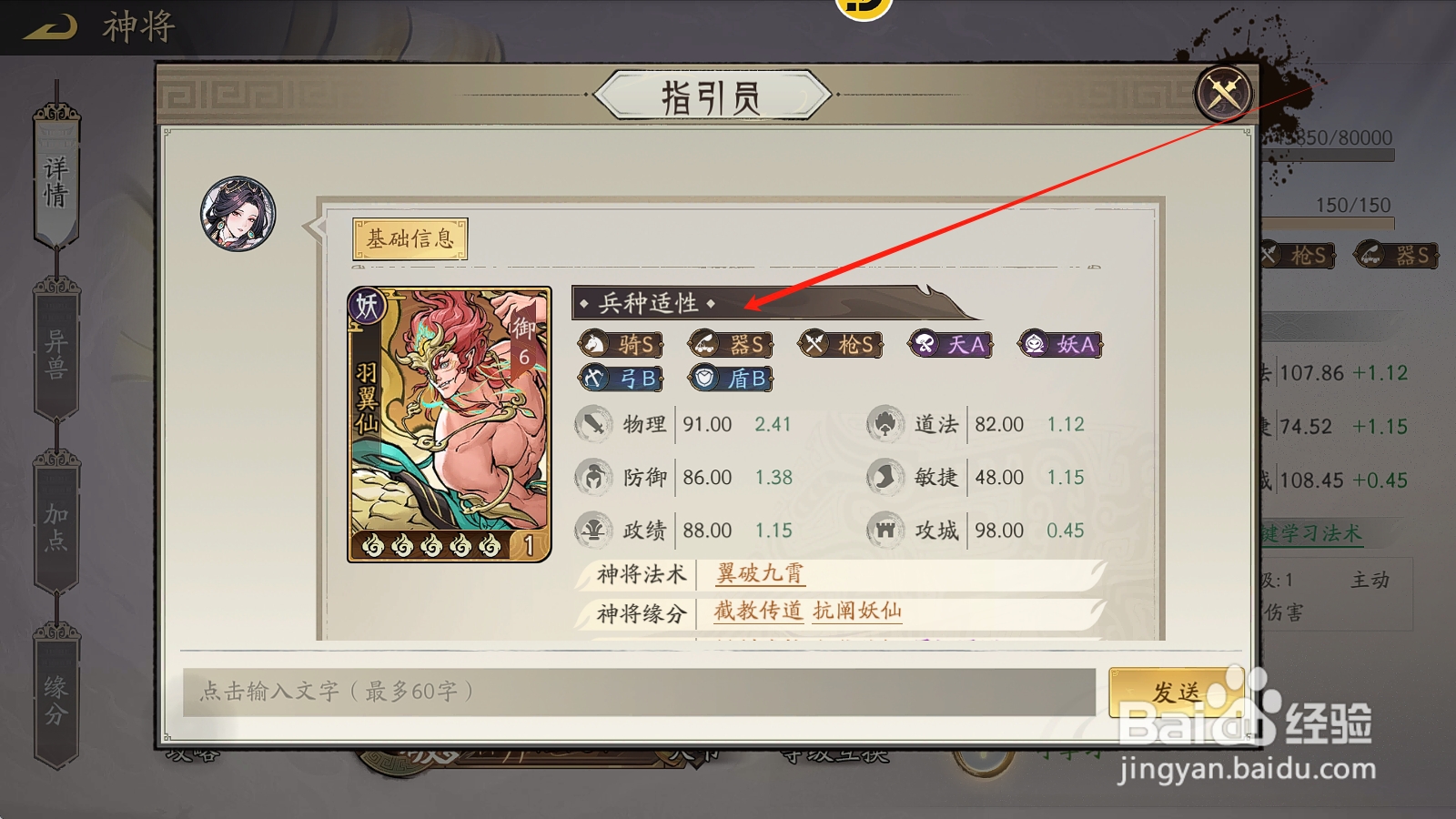Select the 枪S spear aptitude badge
The height and width of the screenshot is (819, 1456).
coord(842,344)
